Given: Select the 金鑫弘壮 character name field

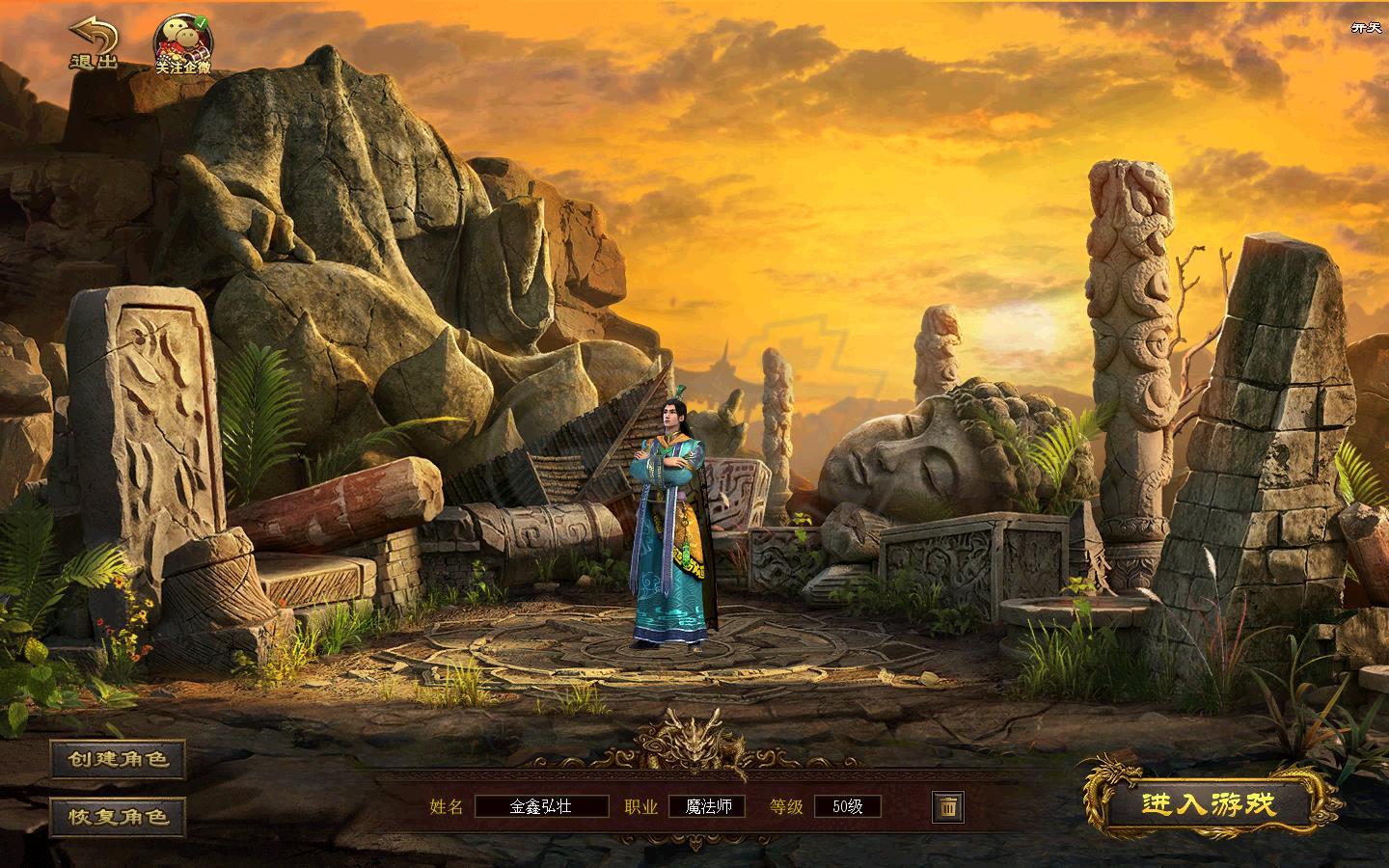Looking at the screenshot, I should [541, 806].
